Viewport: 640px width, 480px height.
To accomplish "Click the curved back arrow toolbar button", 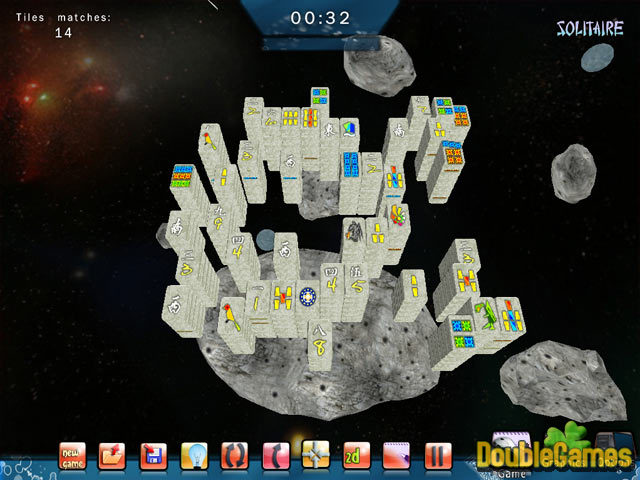I will tap(275, 455).
